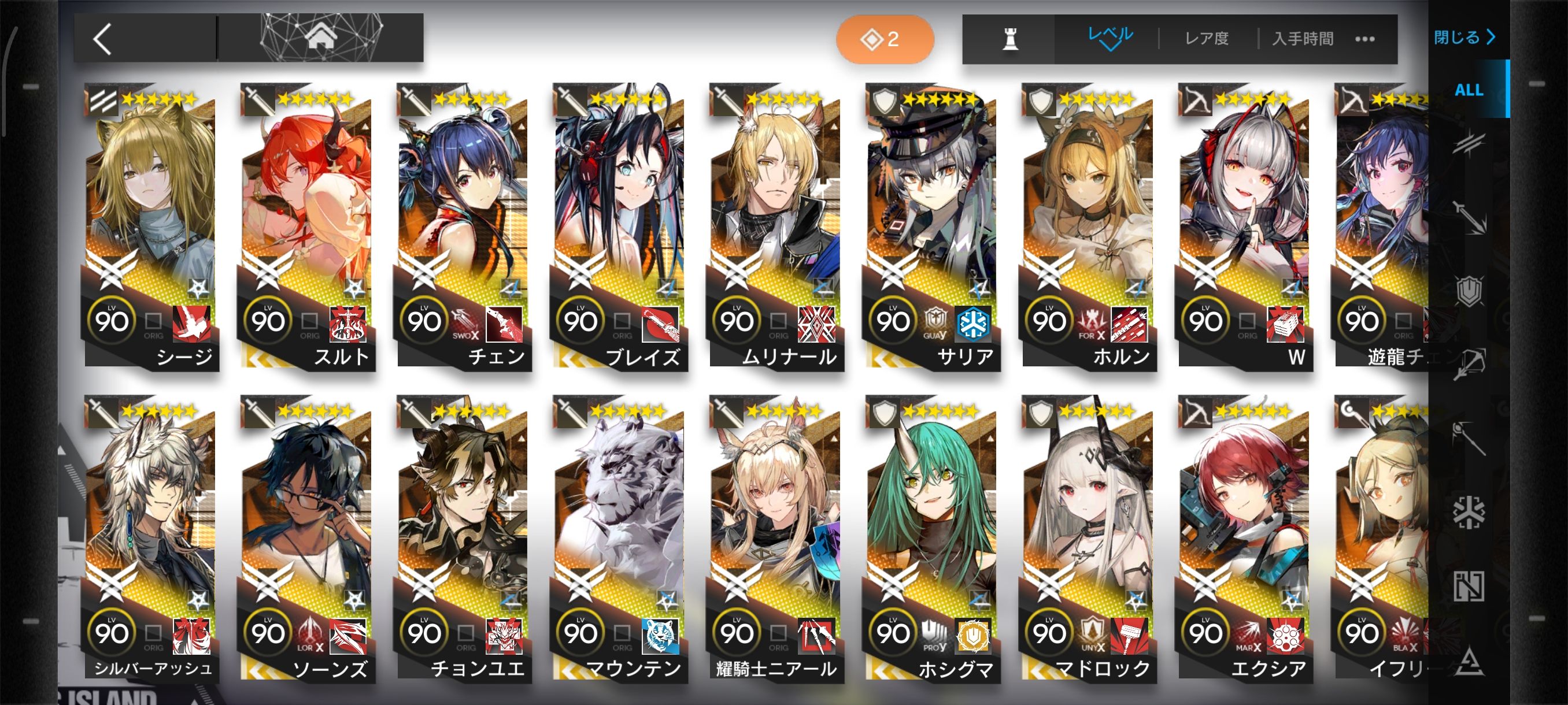The image size is (1568, 705).
Task: Open the home shortcut menu
Action: (x=321, y=38)
